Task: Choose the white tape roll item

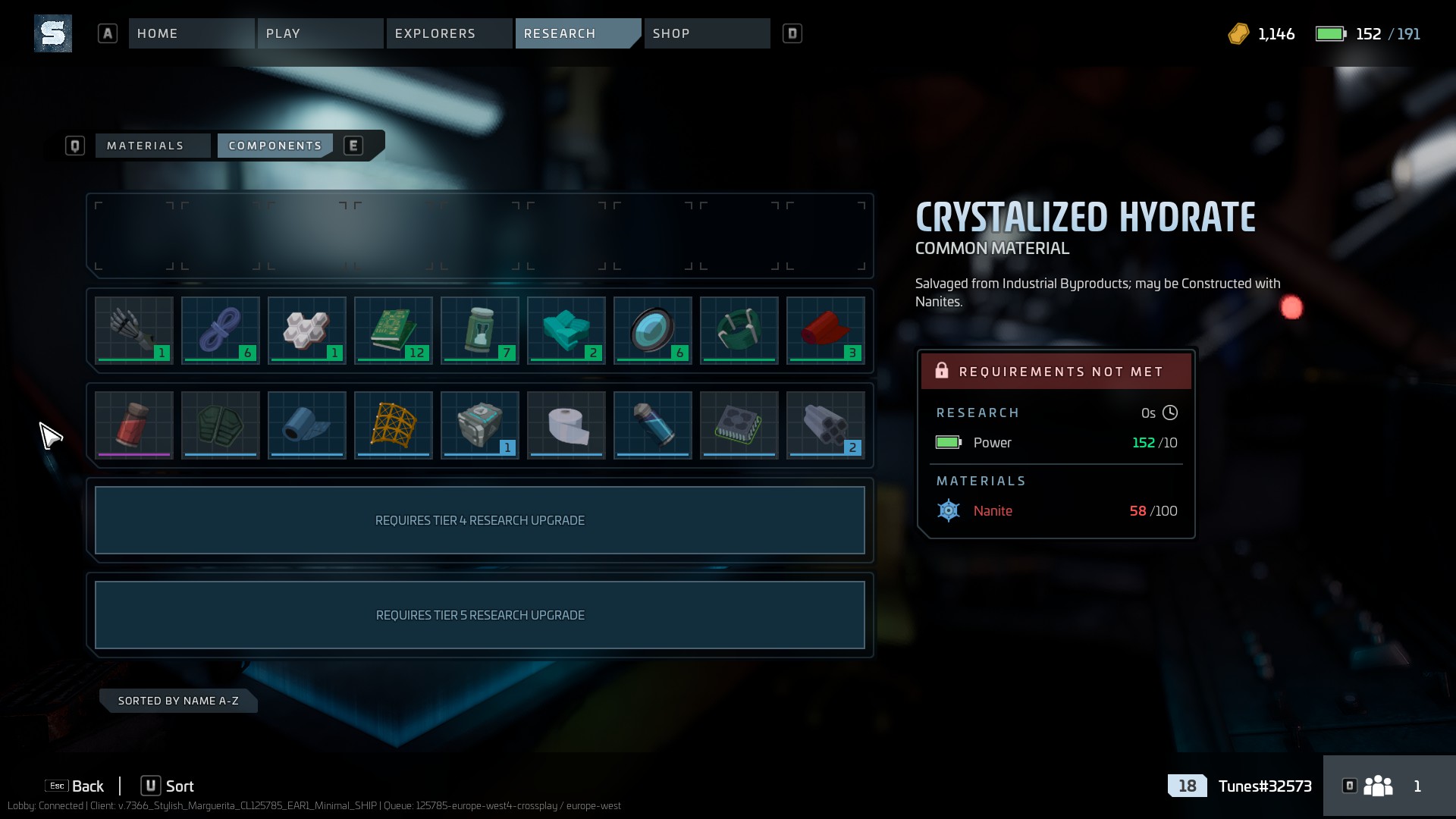Action: (x=566, y=425)
